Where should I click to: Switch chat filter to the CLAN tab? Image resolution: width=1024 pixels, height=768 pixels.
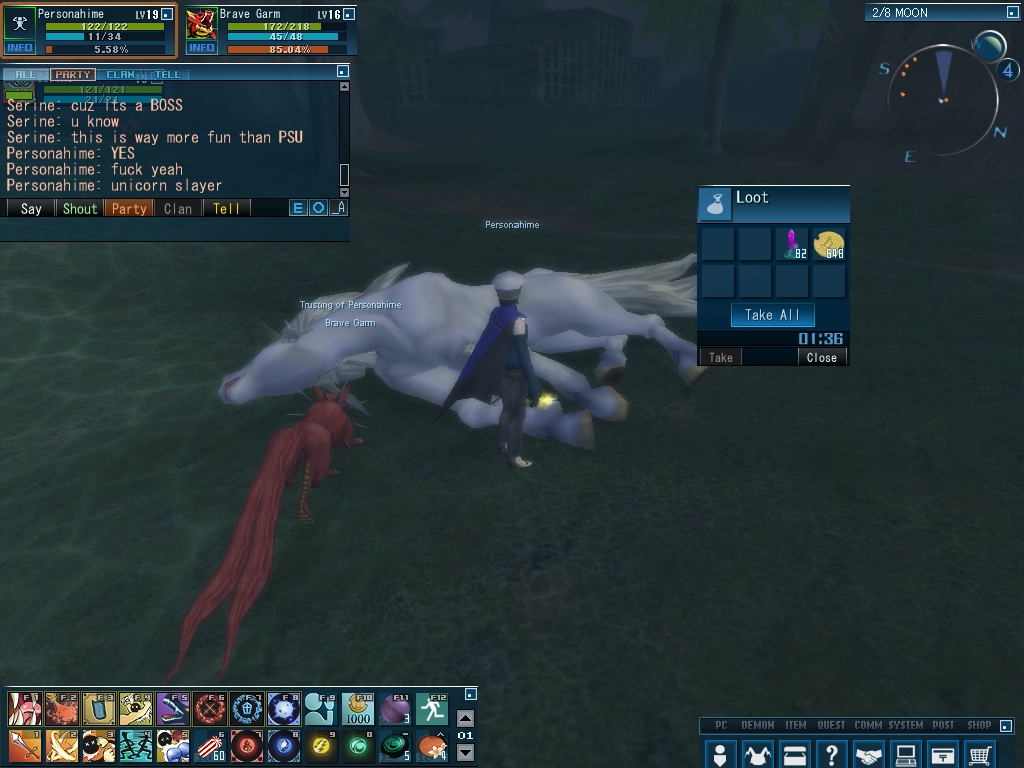[x=120, y=74]
